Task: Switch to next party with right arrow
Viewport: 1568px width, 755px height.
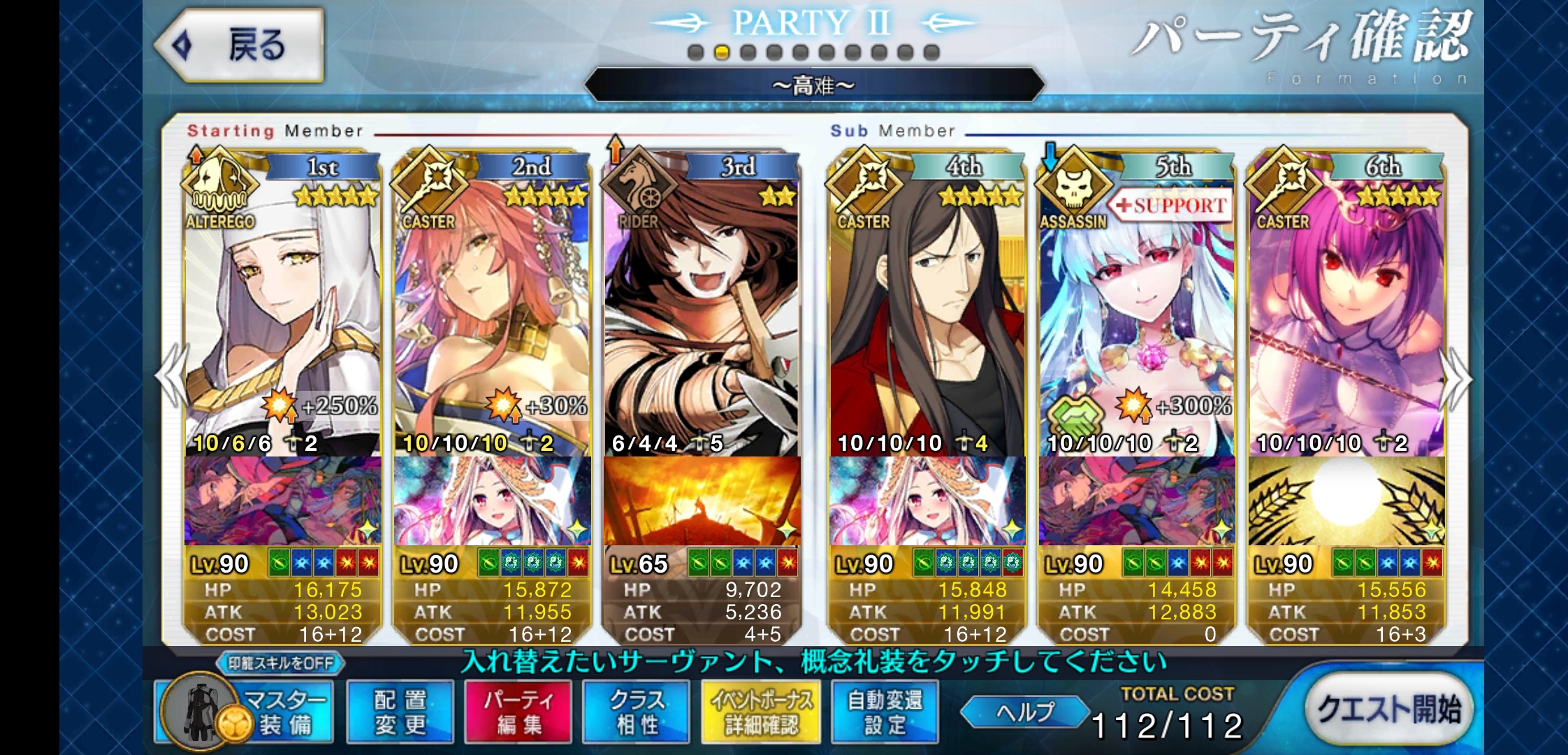Action: [x=1456, y=377]
